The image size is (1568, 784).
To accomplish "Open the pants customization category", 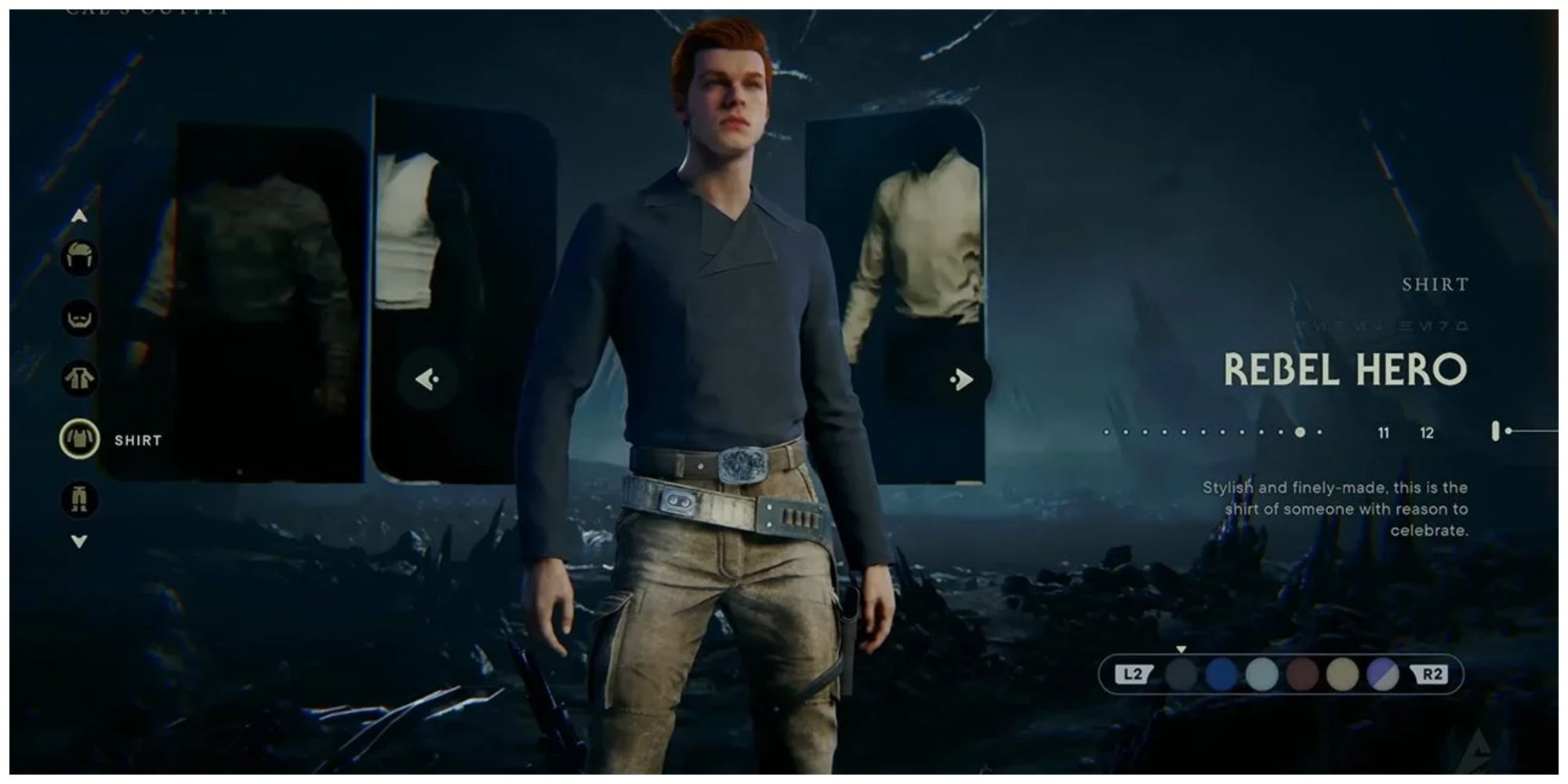I will click(x=78, y=499).
